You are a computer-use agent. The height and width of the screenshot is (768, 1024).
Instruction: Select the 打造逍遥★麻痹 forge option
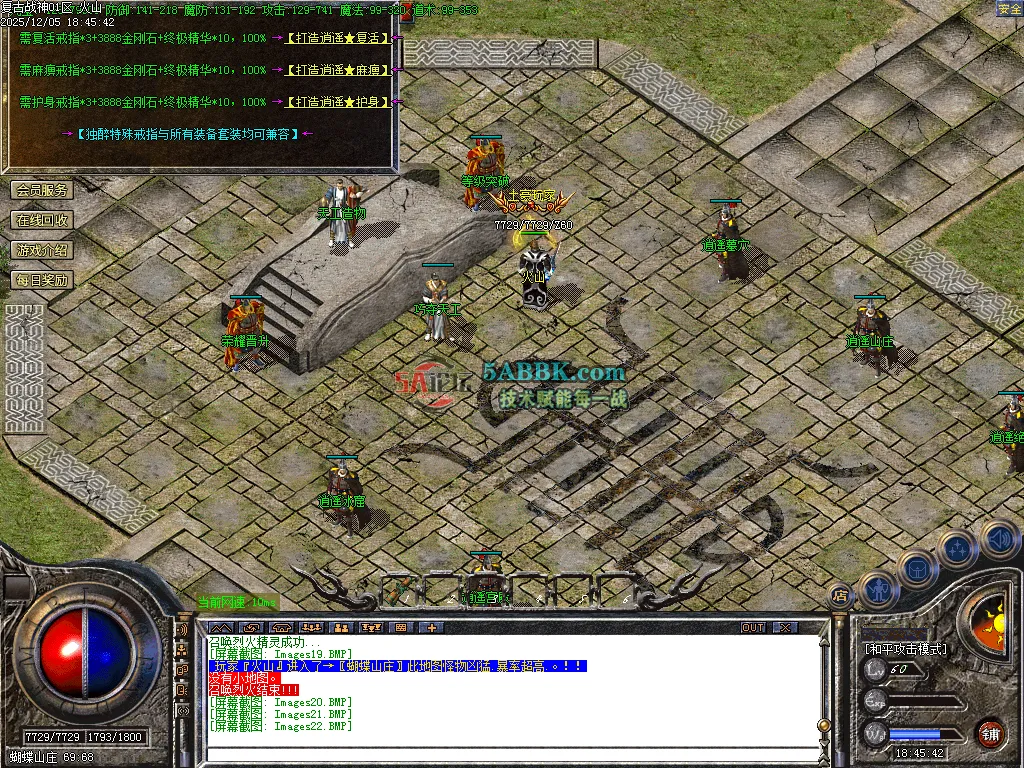338,70
